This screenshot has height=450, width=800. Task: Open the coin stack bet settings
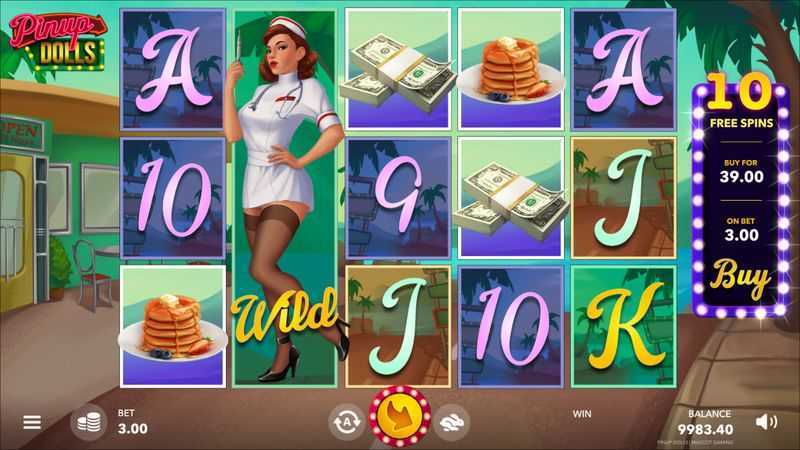(88, 422)
